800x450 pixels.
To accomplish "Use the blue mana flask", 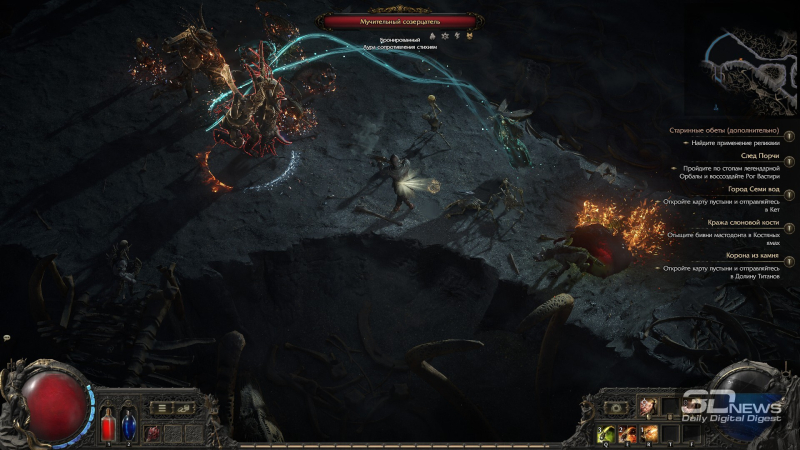I will coord(128,426).
